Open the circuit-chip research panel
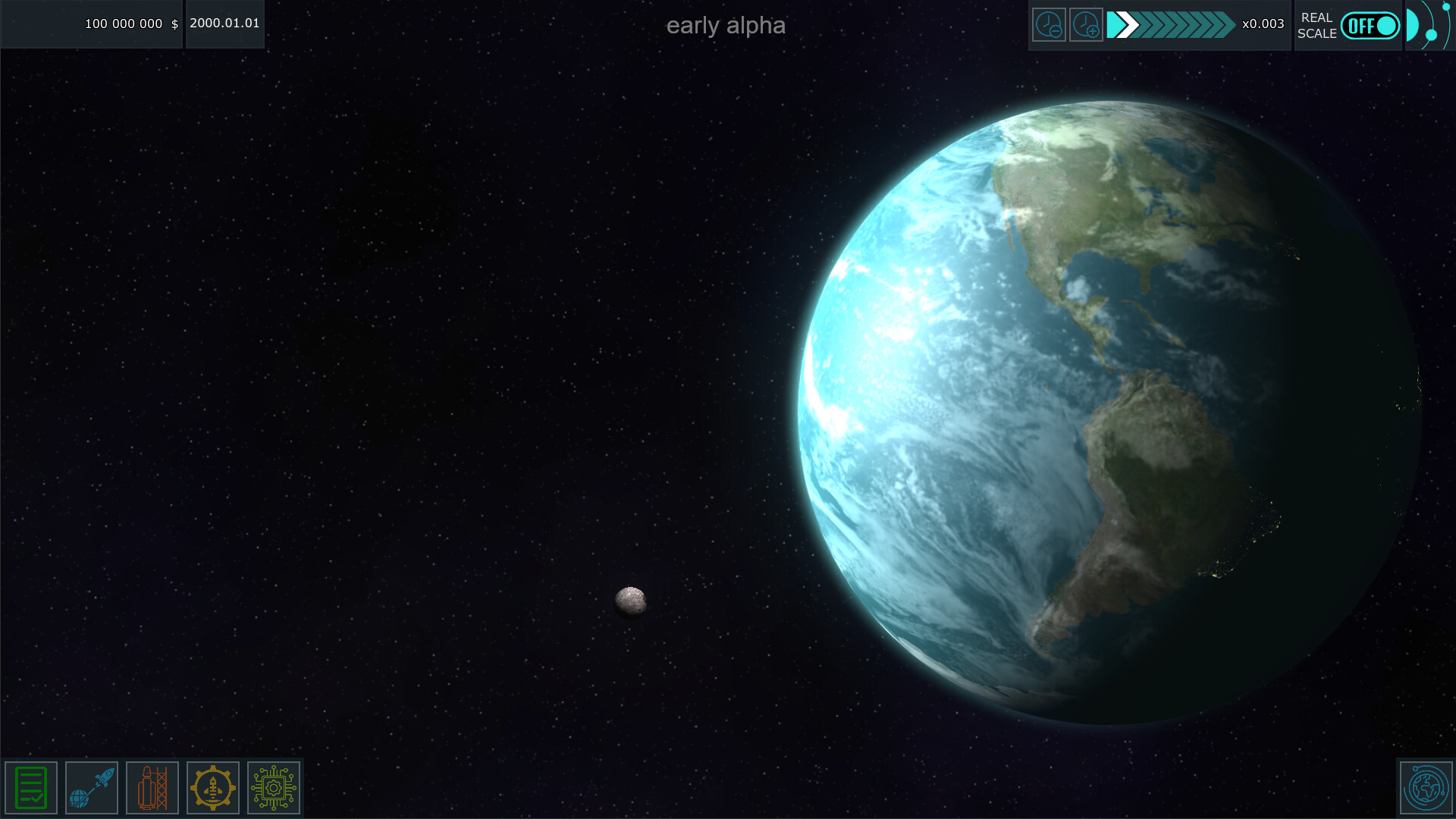 coord(273,787)
